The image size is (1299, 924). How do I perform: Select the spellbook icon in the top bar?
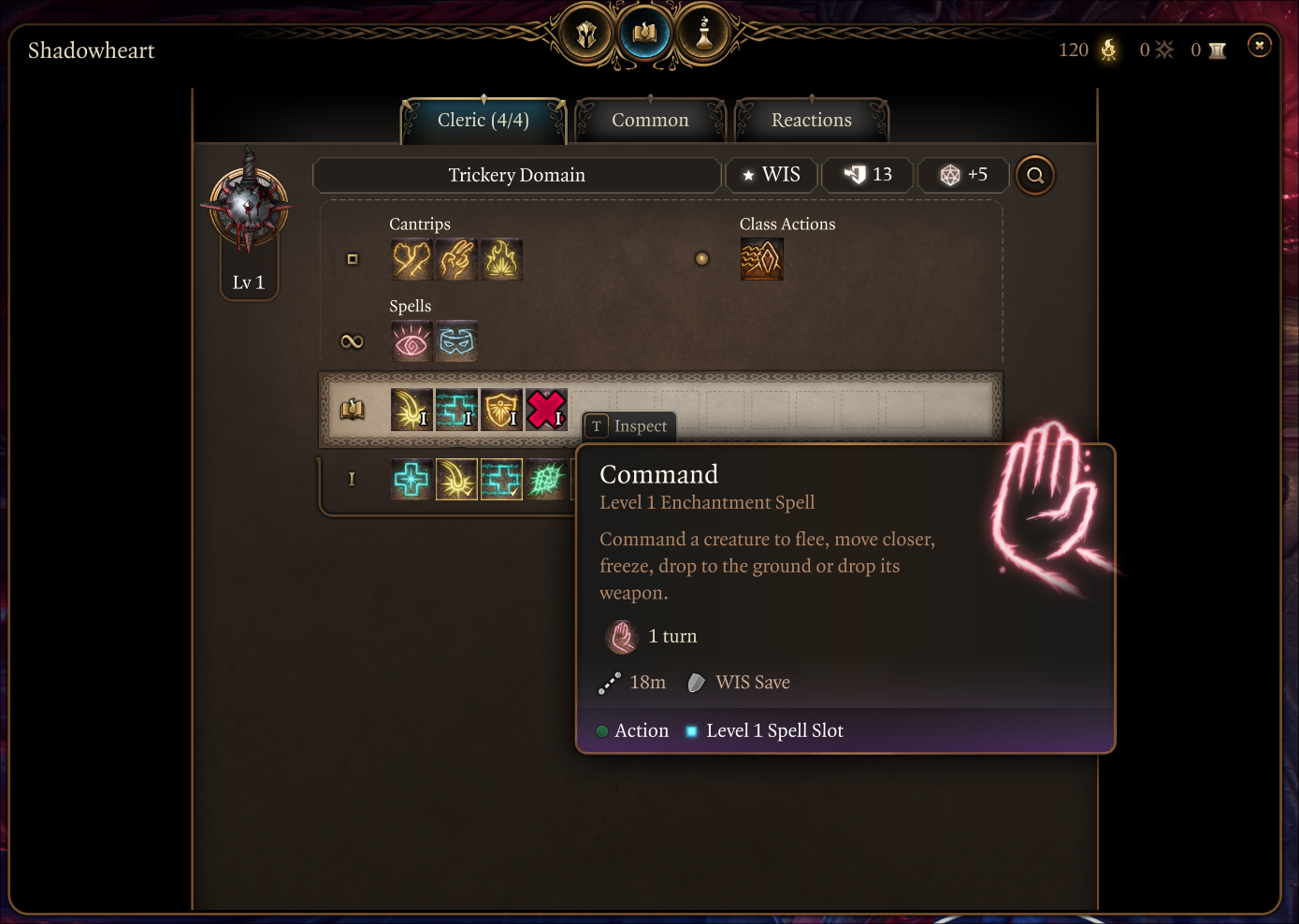pos(644,36)
